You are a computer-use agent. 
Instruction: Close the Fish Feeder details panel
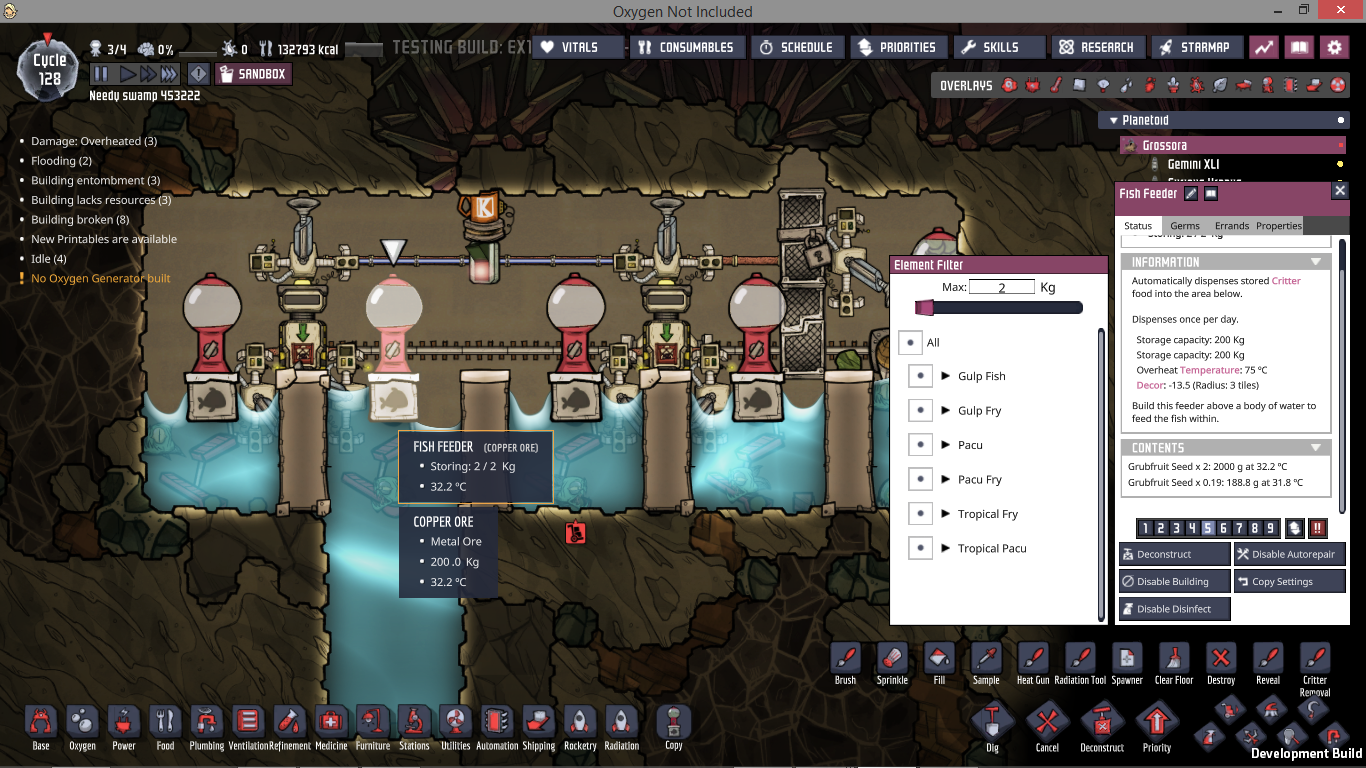[x=1340, y=191]
